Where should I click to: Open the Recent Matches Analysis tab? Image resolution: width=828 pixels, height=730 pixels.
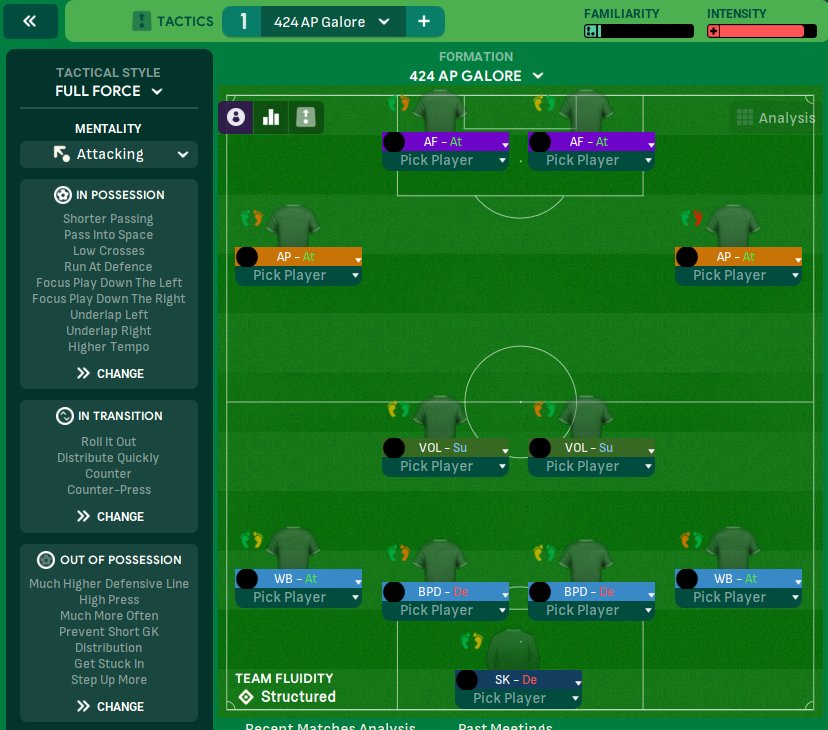(x=330, y=727)
